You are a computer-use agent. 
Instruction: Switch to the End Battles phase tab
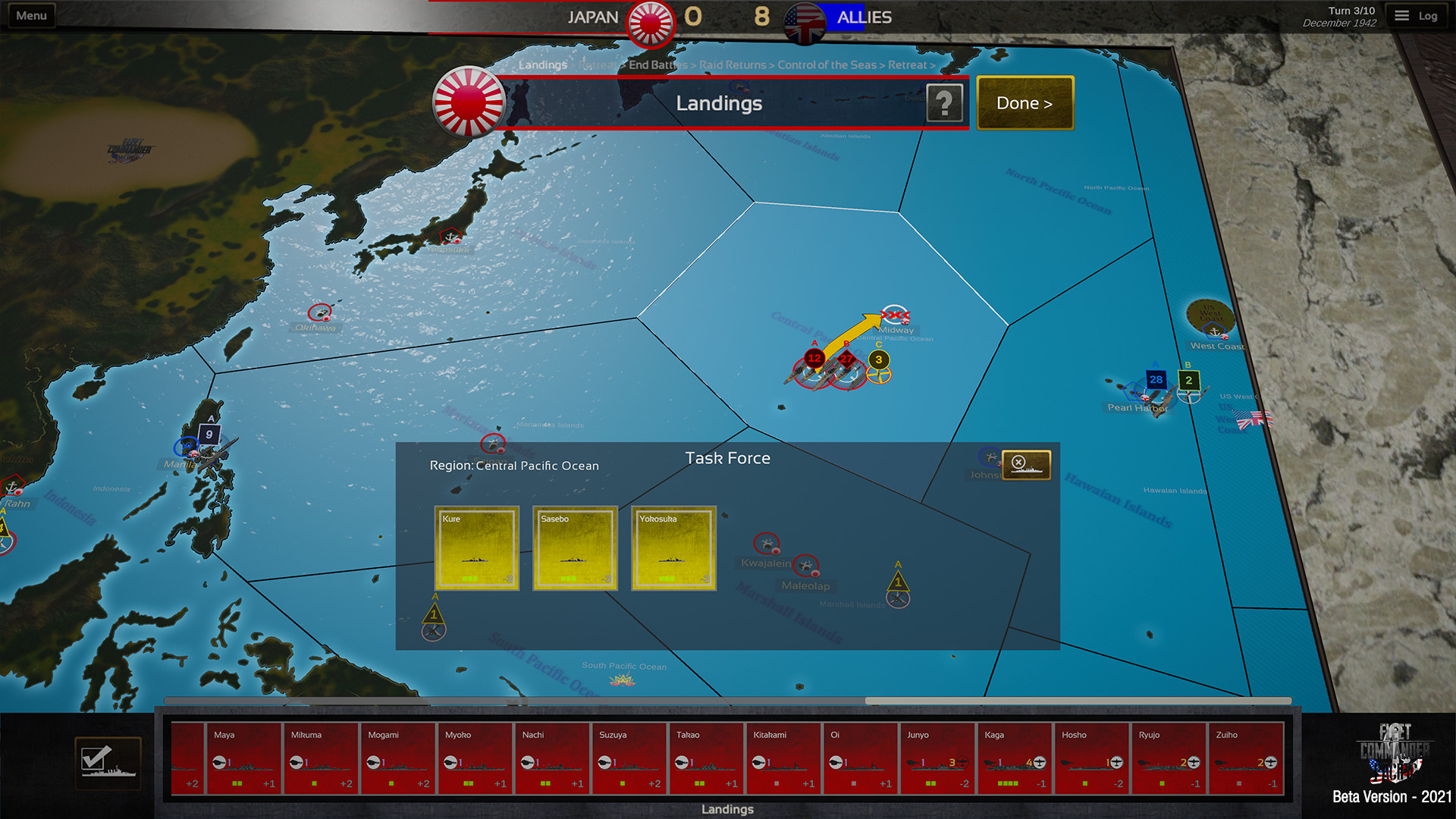pyautogui.click(x=658, y=65)
